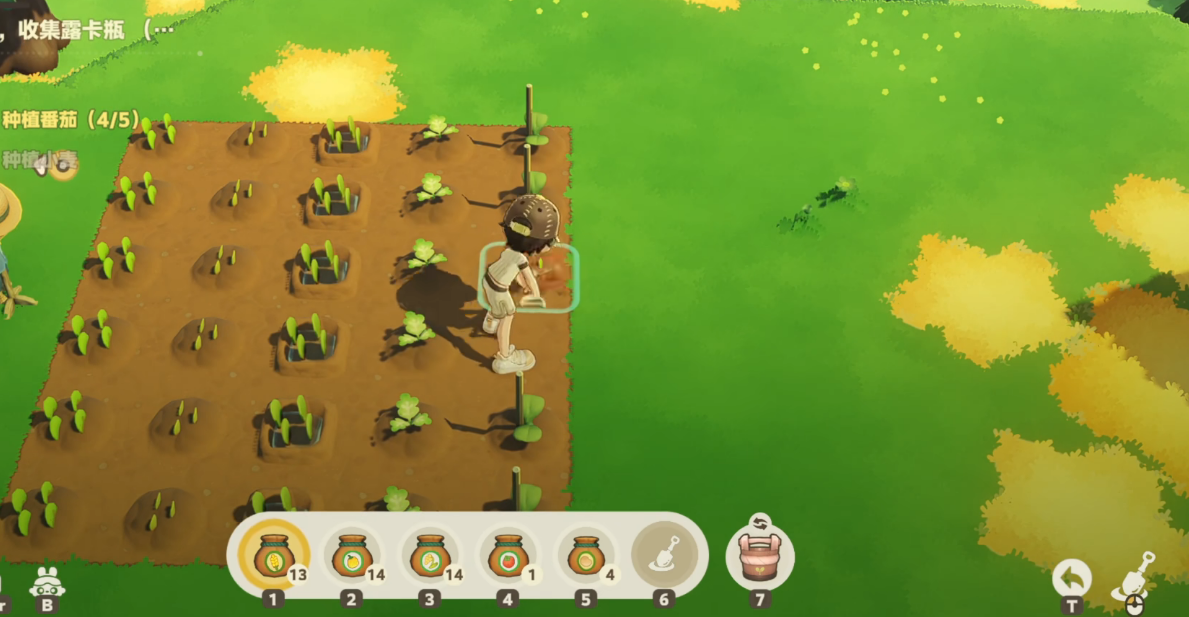This screenshot has height=617, width=1189.
Task: Switch to the wooden watering bucket
Action: (760, 555)
